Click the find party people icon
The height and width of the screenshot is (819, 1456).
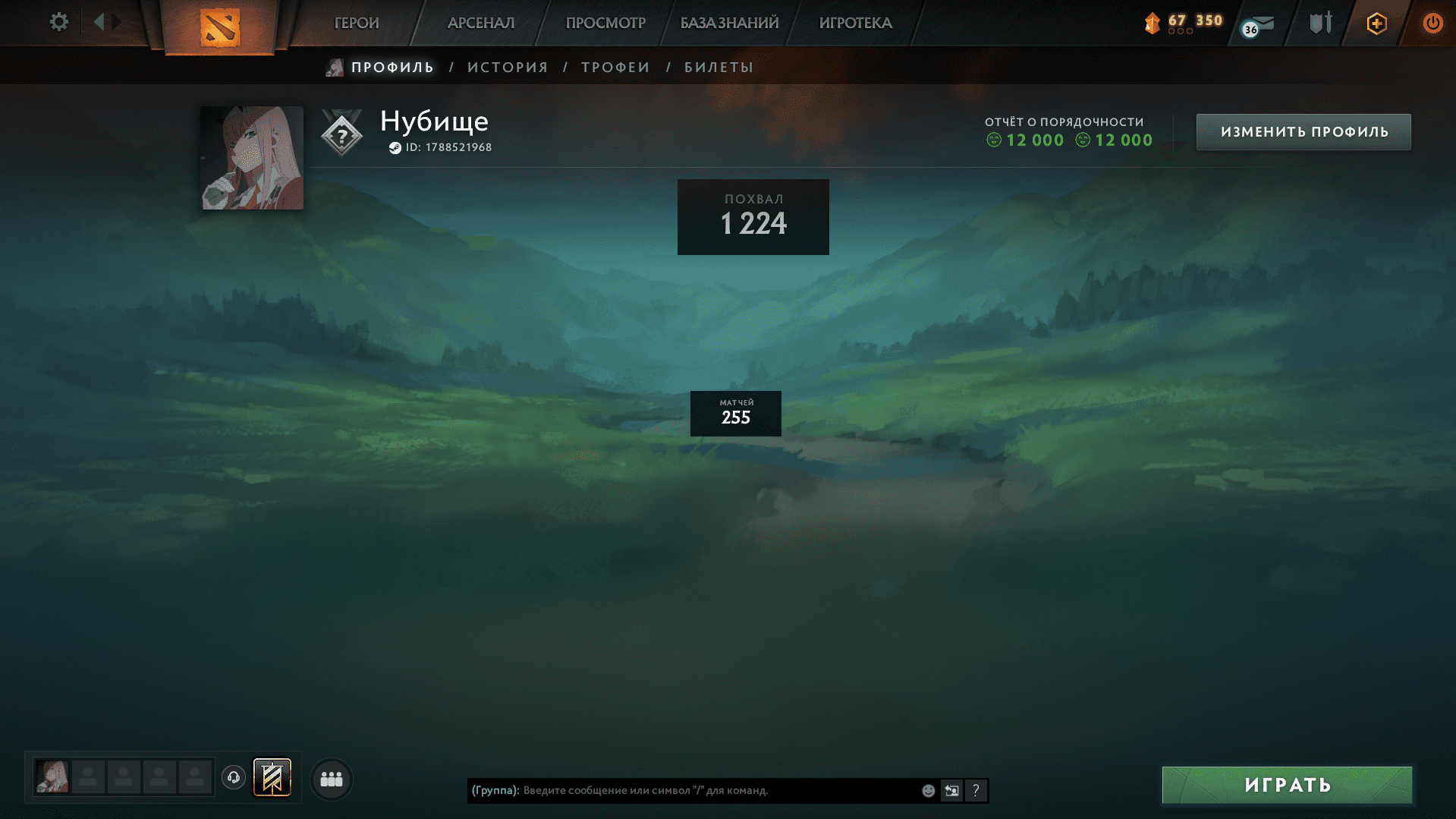(330, 779)
